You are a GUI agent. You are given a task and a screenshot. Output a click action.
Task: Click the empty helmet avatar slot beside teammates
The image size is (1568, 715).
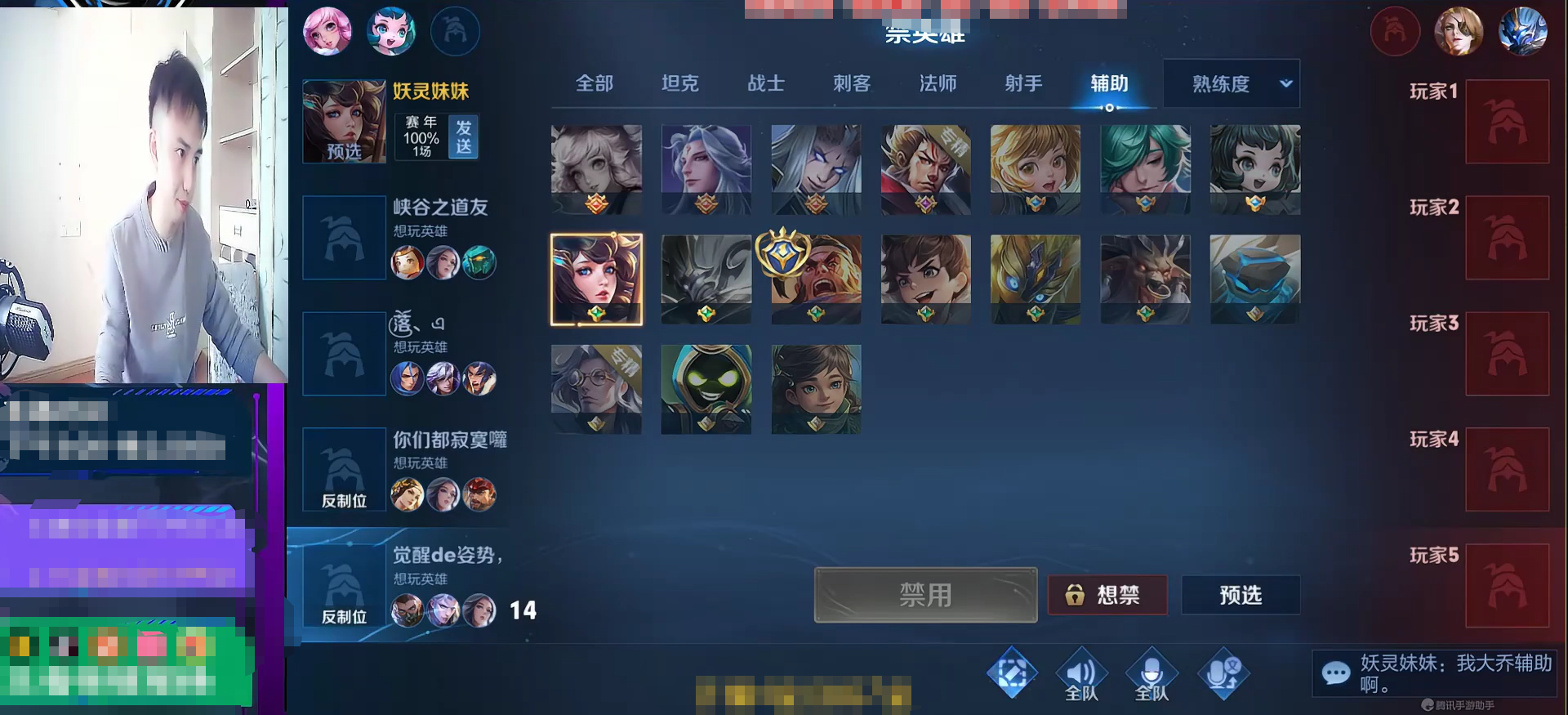click(456, 31)
